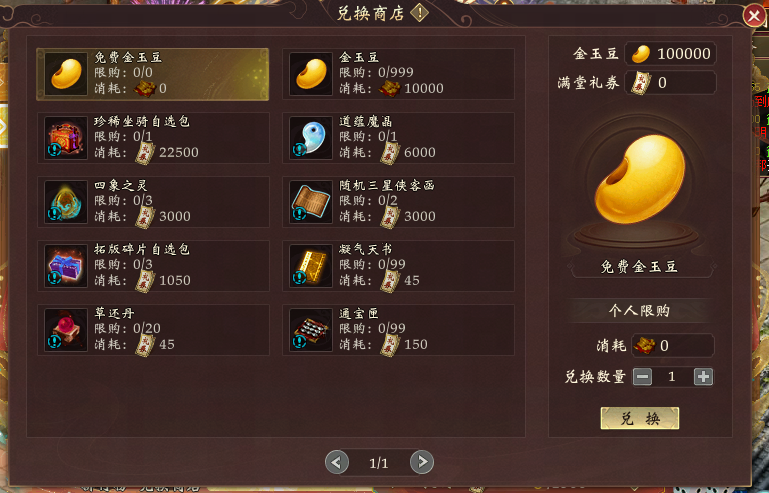Decrease the exchange quantity with minus
Image resolution: width=769 pixels, height=493 pixels.
tap(643, 377)
